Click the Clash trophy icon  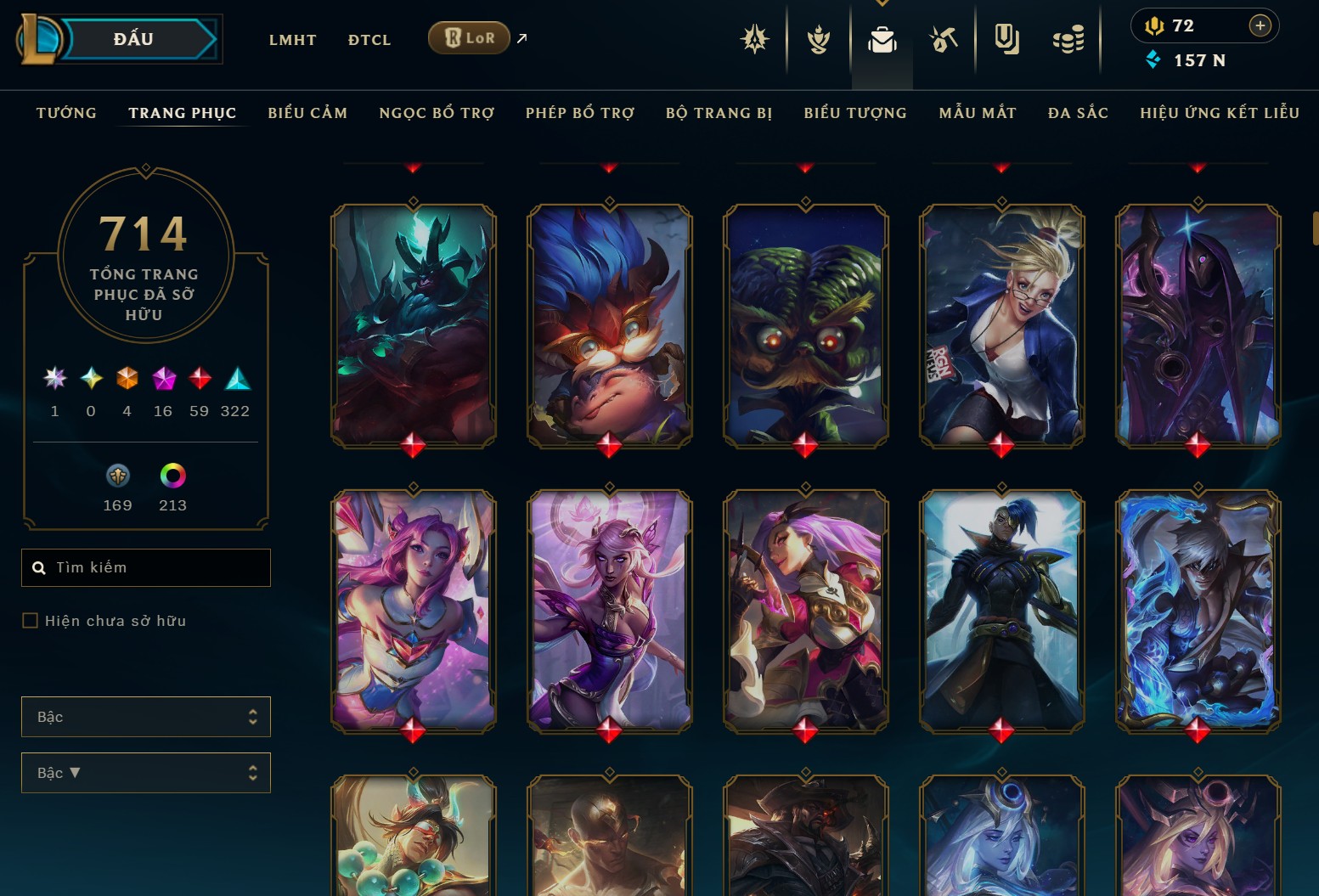[x=818, y=38]
